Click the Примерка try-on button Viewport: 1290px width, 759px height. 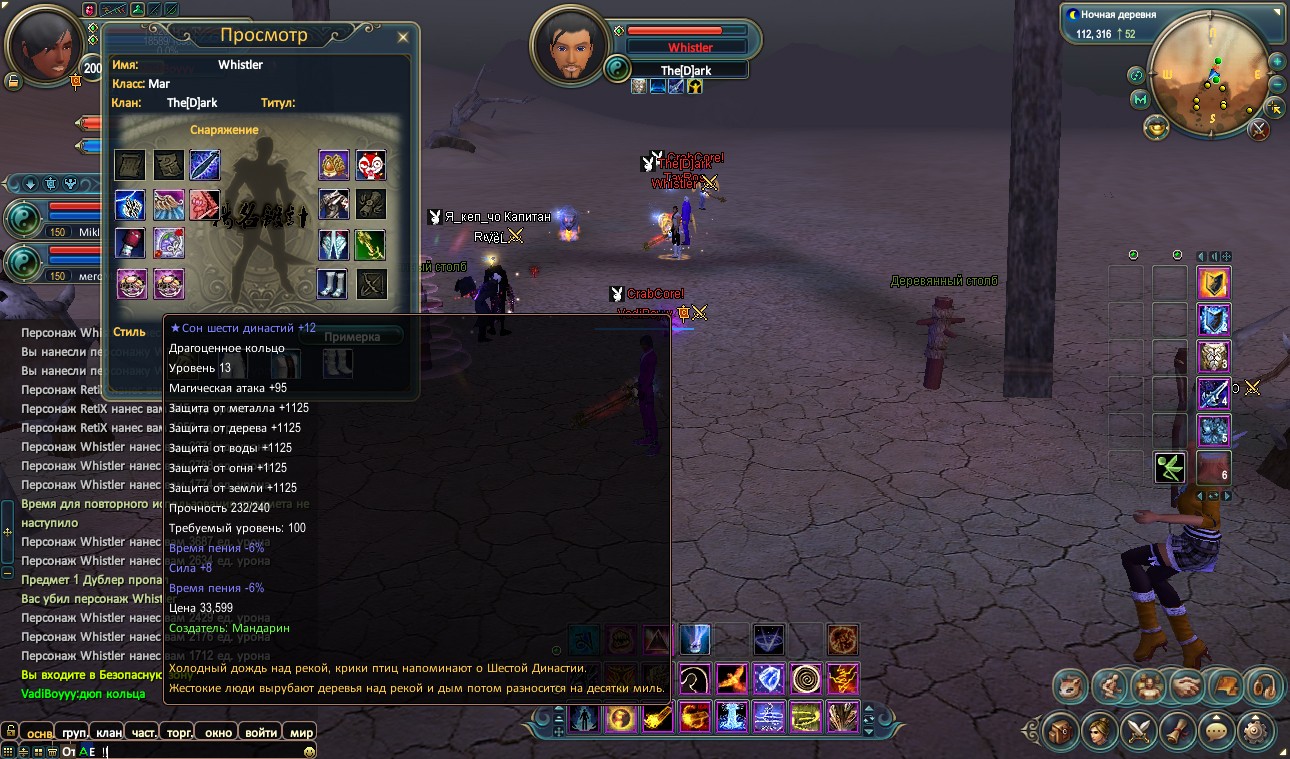pos(352,337)
